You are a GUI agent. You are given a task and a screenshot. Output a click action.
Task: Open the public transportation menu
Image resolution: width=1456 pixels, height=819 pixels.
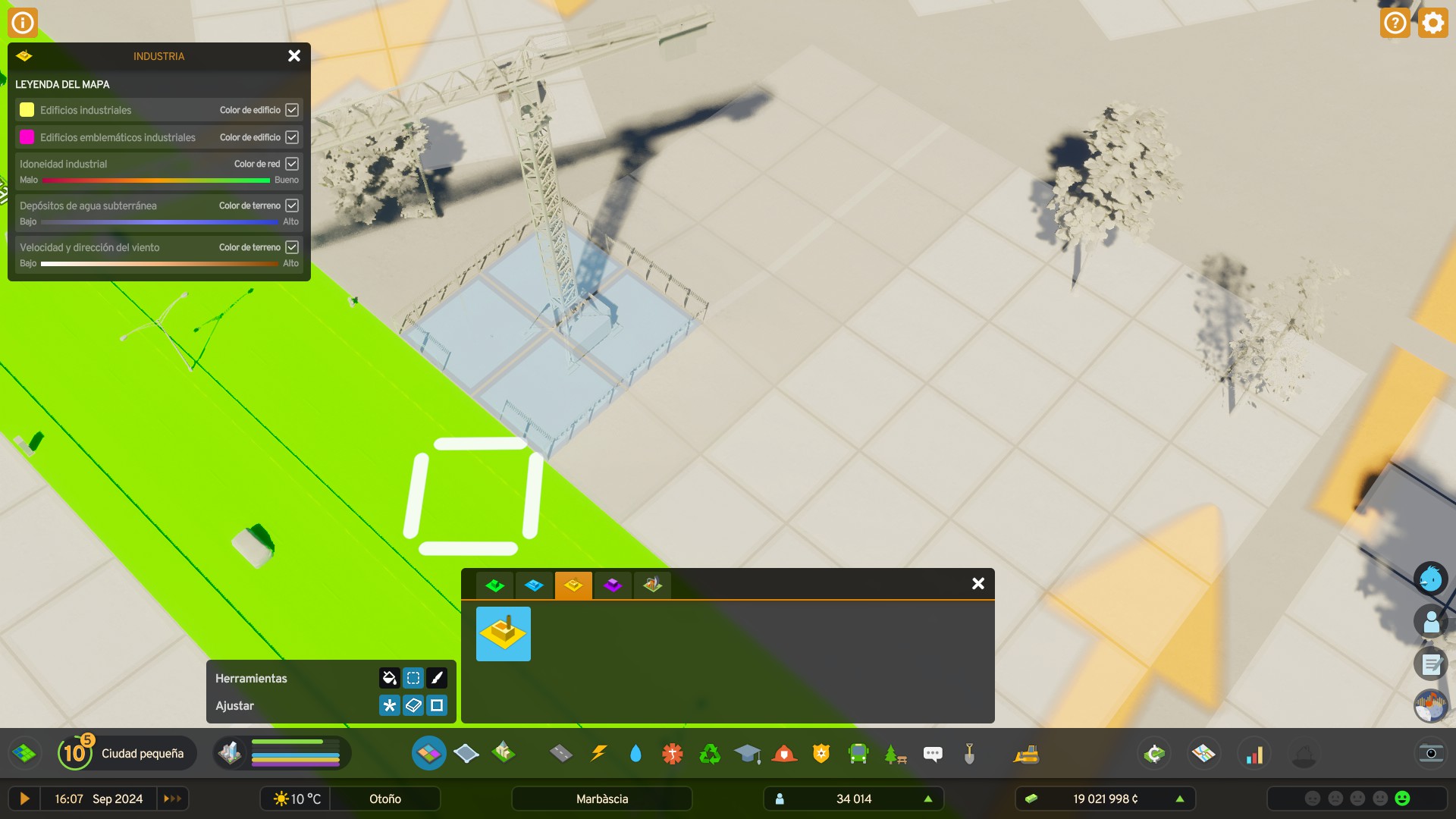(857, 753)
